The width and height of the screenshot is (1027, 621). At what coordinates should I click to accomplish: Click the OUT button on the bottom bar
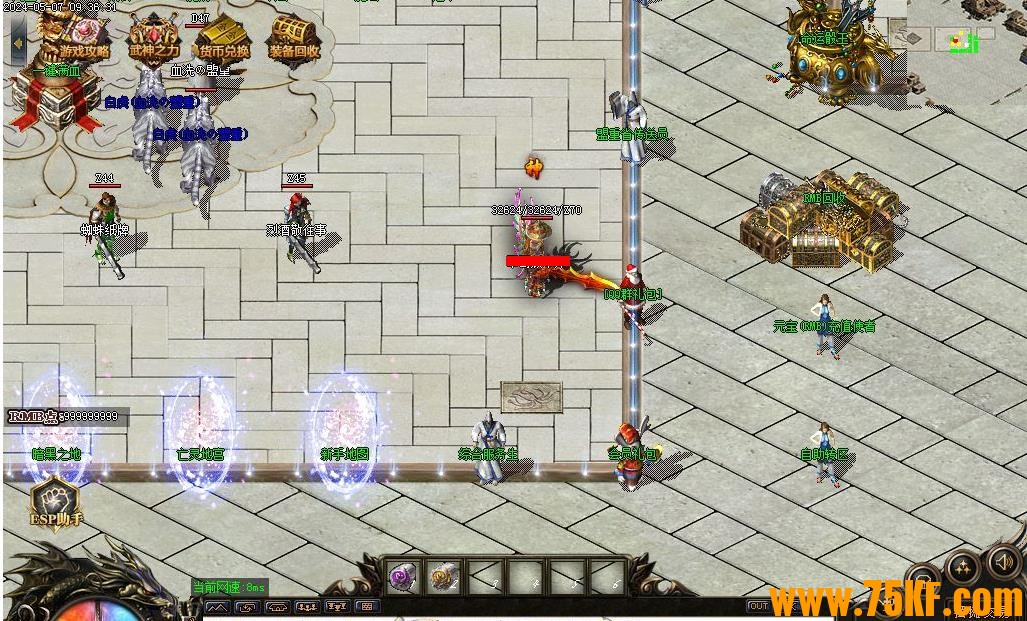coord(758,606)
